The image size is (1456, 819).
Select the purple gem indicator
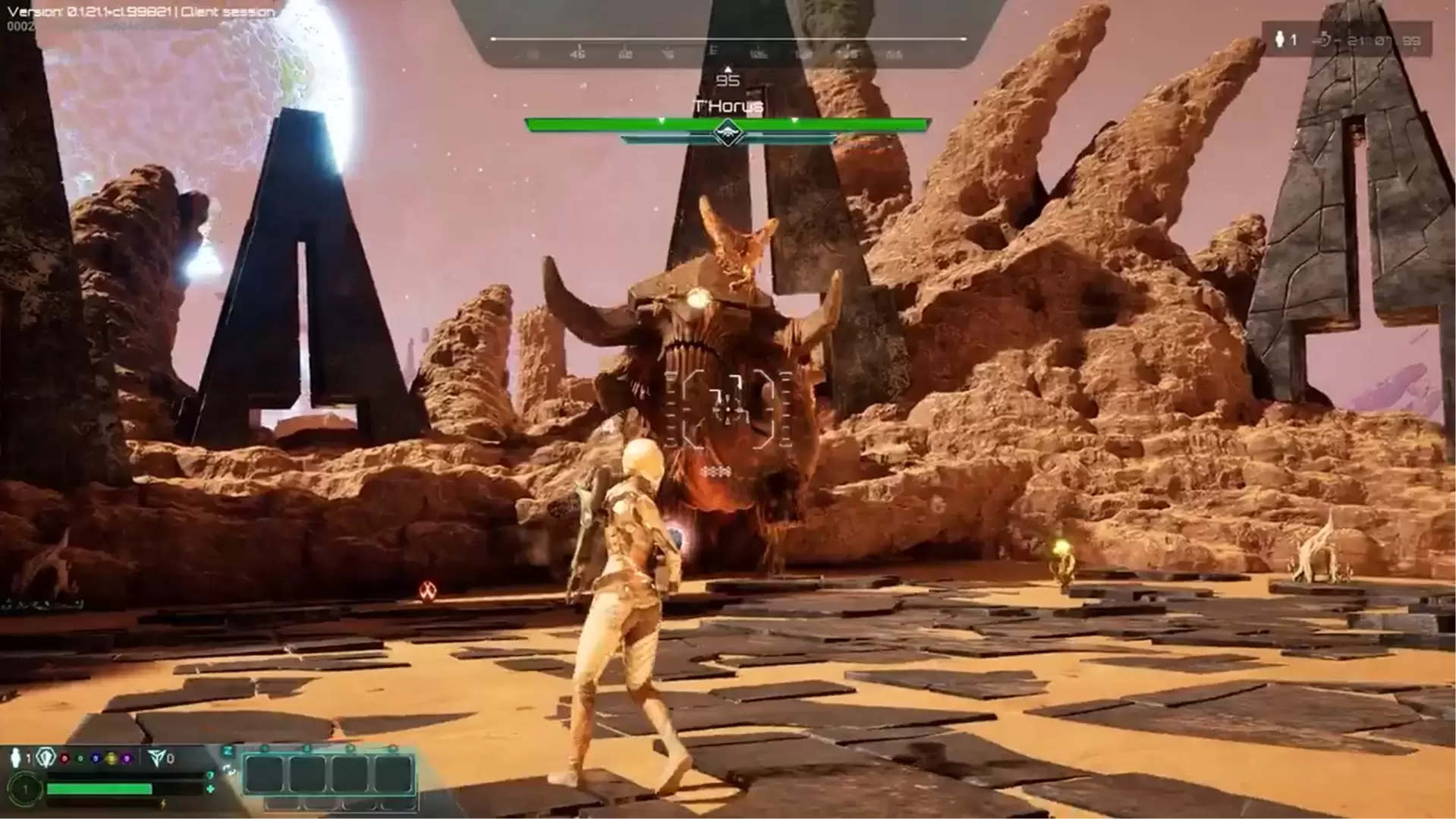coord(127,758)
